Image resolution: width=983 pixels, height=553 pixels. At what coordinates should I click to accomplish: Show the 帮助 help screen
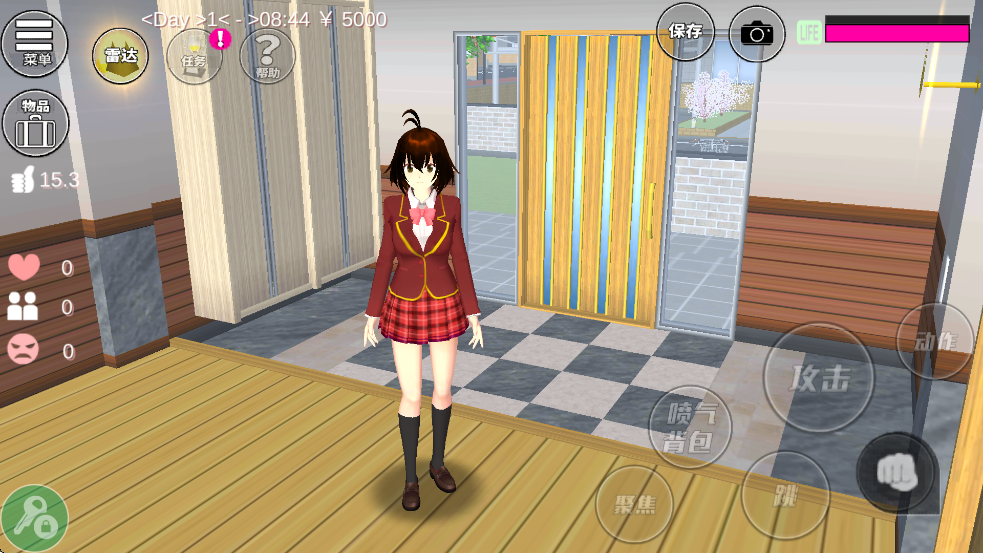[267, 56]
